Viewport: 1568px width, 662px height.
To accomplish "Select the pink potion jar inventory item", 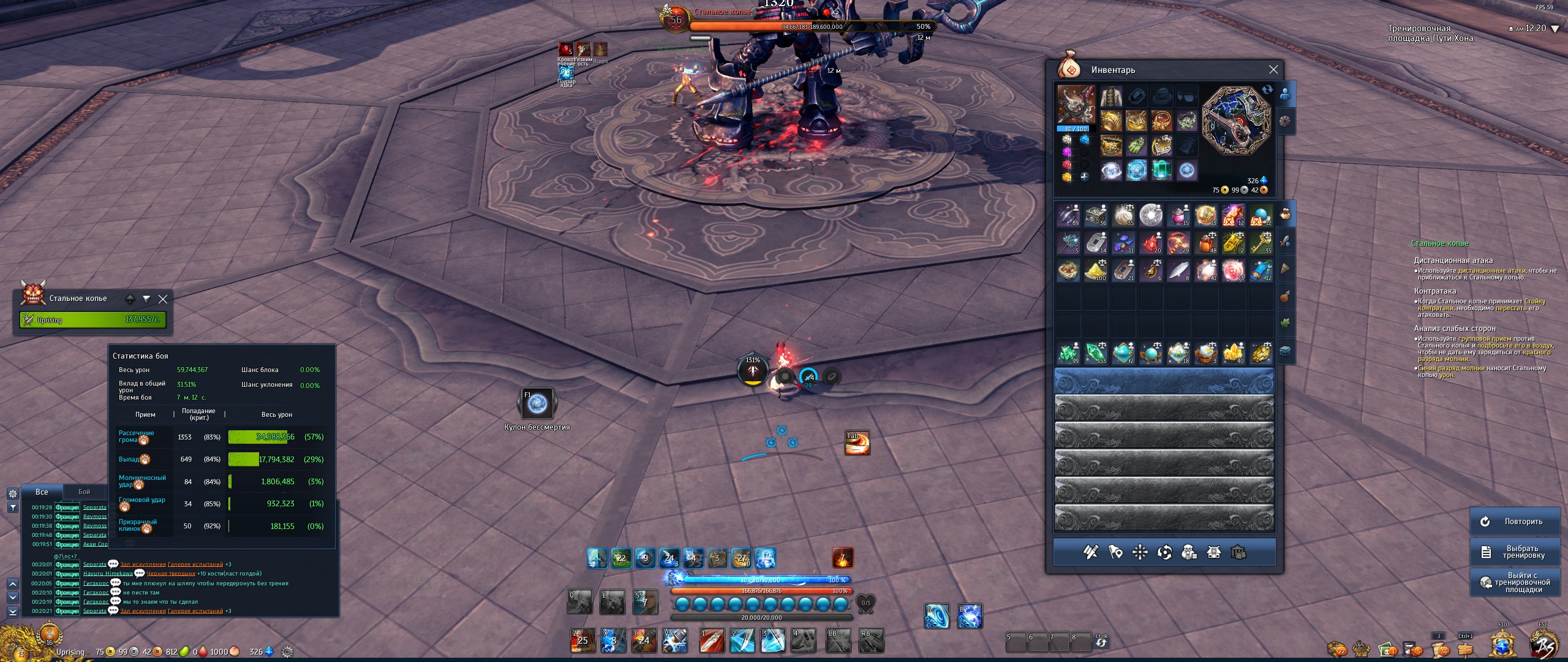I will tap(1178, 216).
